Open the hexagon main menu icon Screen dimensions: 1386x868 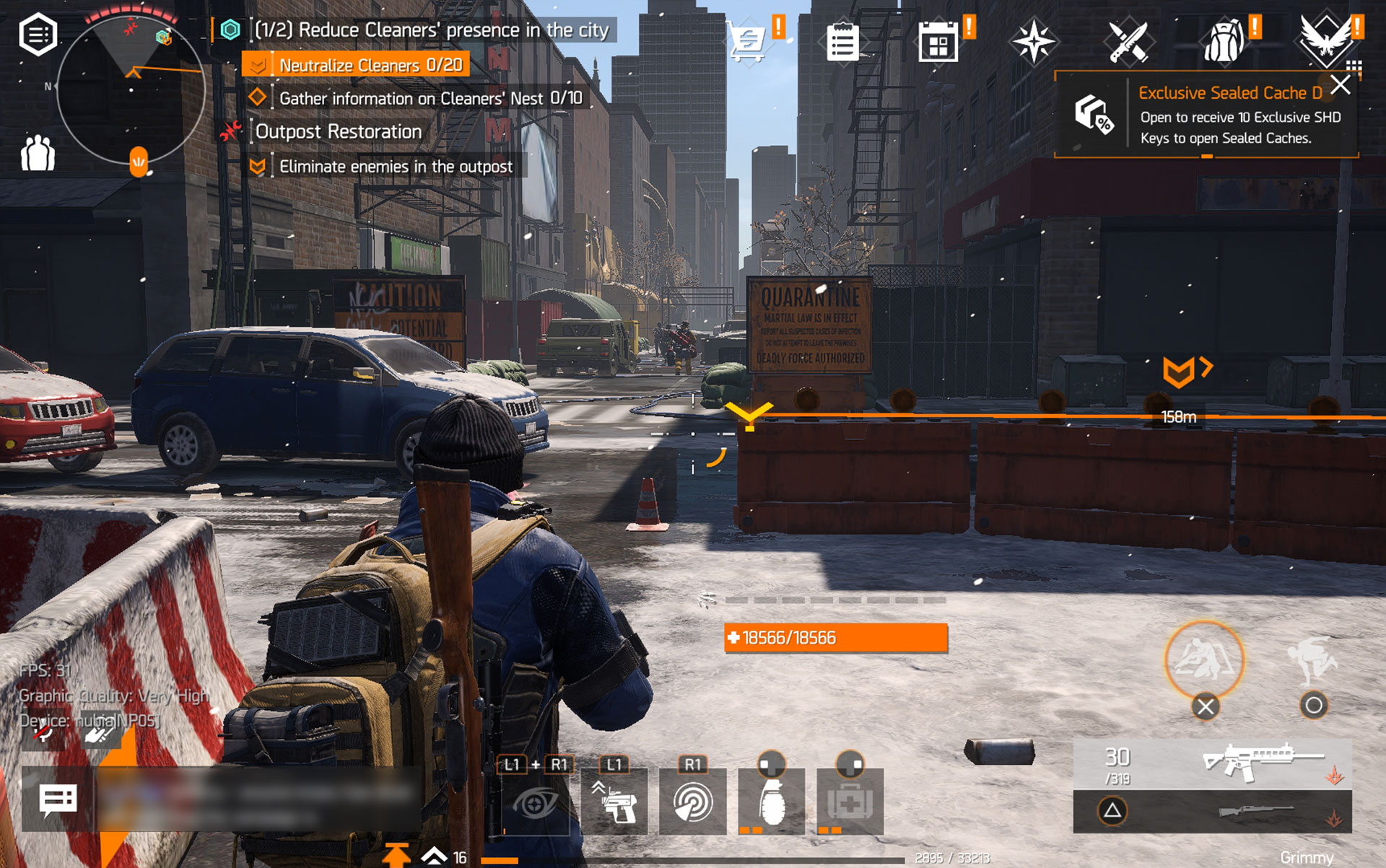38,34
